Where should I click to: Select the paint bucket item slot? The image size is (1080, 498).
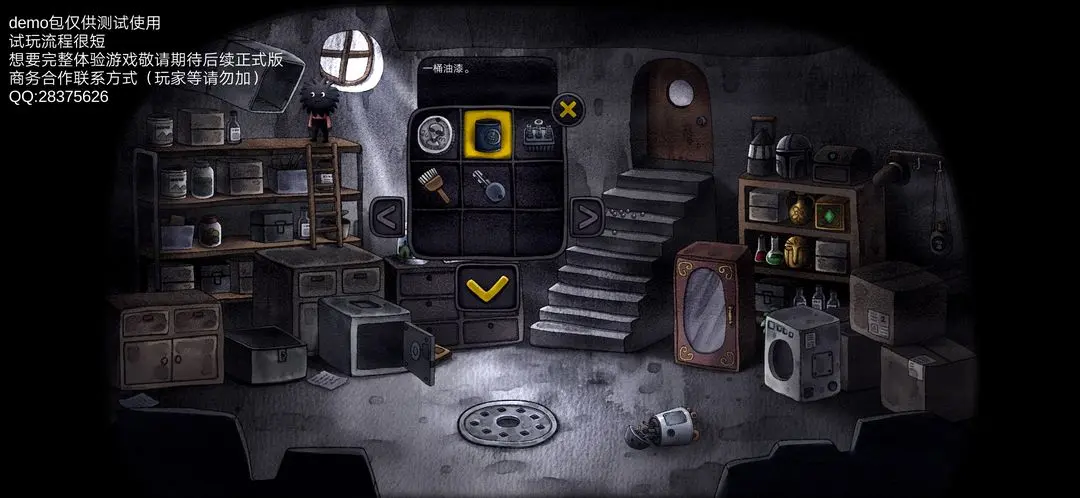pyautogui.click(x=487, y=134)
